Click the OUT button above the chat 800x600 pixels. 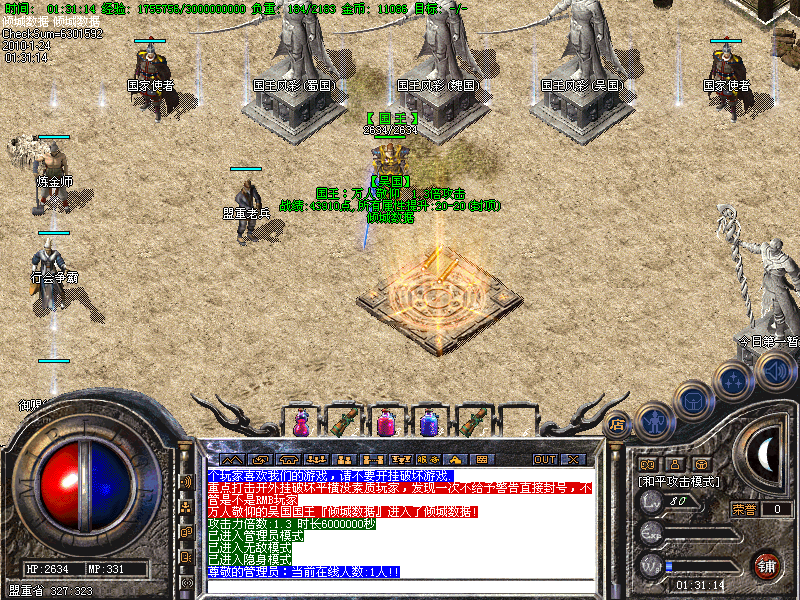544,459
